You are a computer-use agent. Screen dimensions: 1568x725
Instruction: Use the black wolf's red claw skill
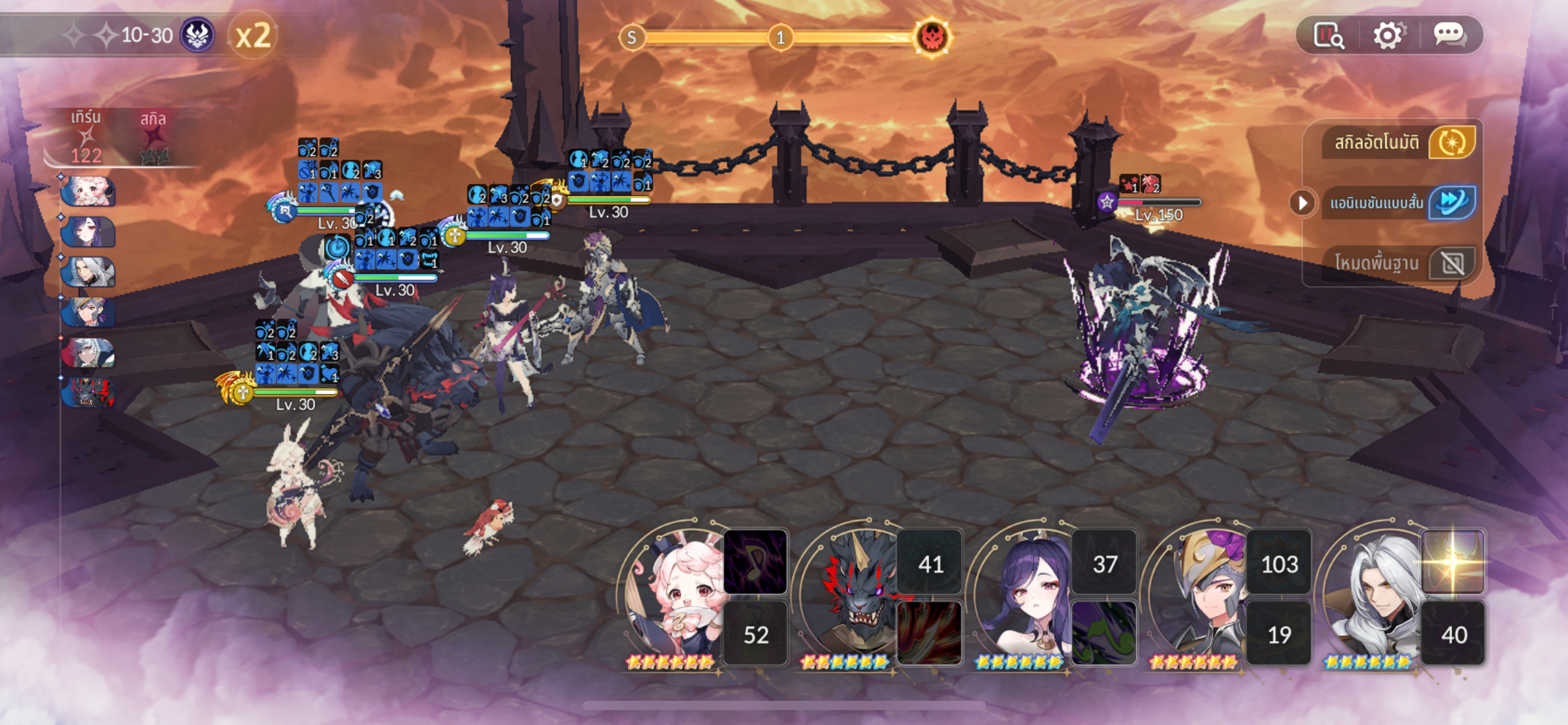pyautogui.click(x=930, y=633)
